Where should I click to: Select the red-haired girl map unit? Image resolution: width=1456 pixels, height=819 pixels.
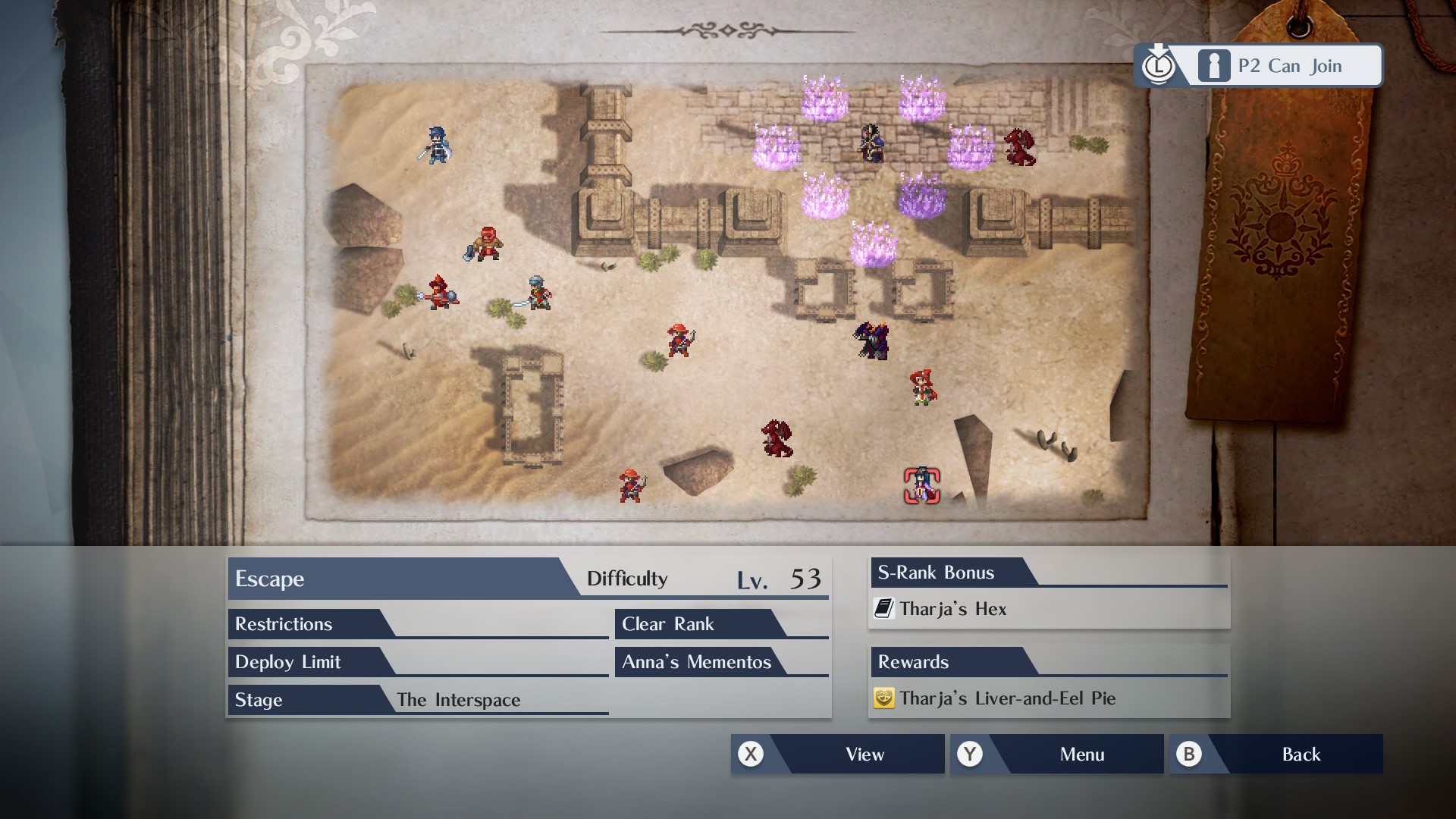pos(922,388)
